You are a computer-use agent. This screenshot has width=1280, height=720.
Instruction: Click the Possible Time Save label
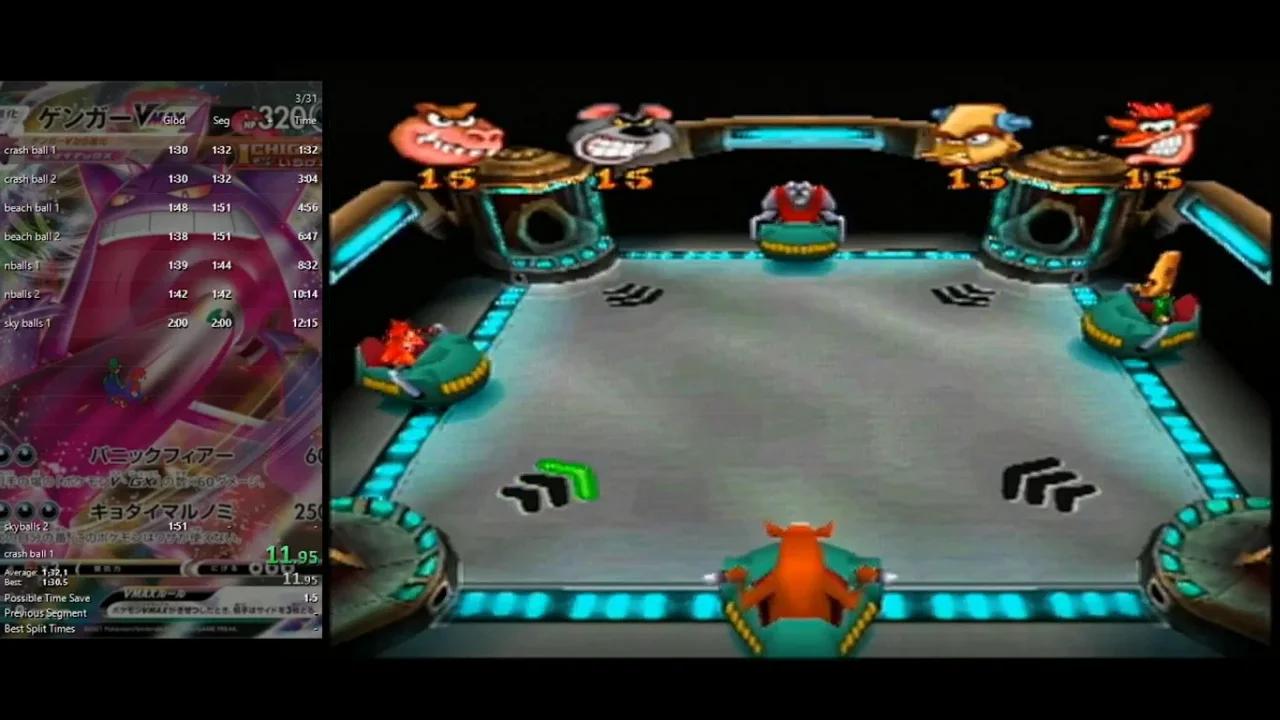tap(45, 597)
